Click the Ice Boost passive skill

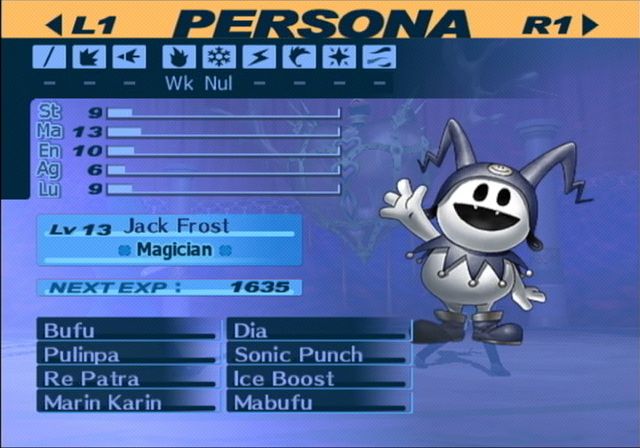[x=318, y=378]
